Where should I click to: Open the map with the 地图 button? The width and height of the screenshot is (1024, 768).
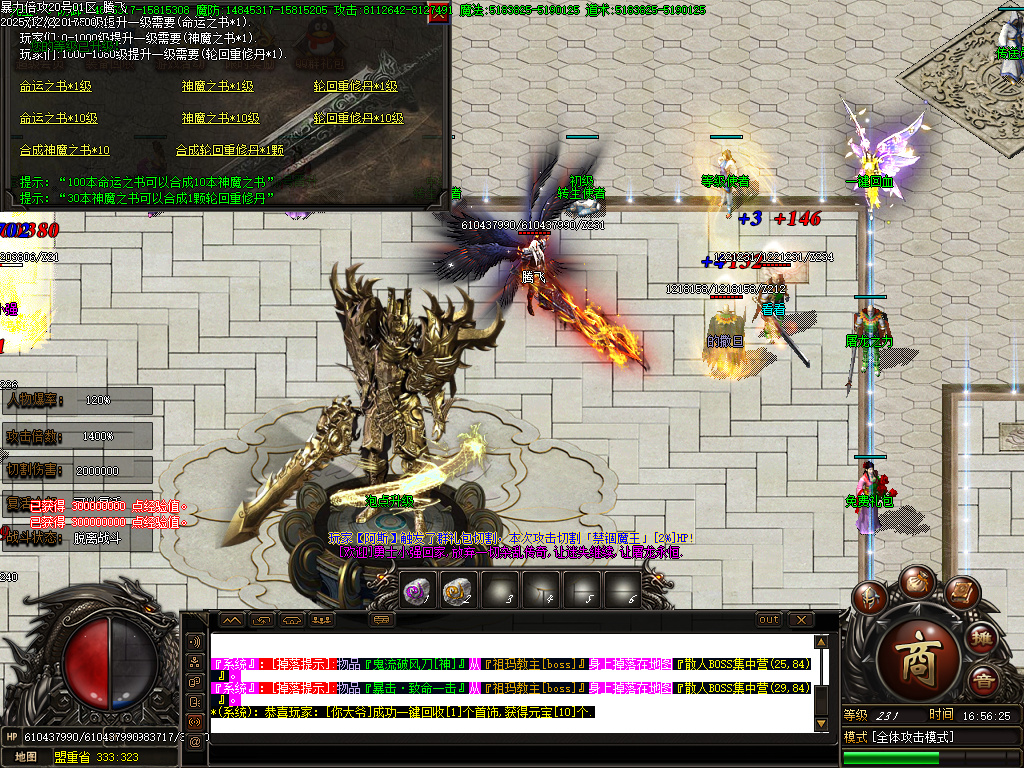click(x=26, y=757)
